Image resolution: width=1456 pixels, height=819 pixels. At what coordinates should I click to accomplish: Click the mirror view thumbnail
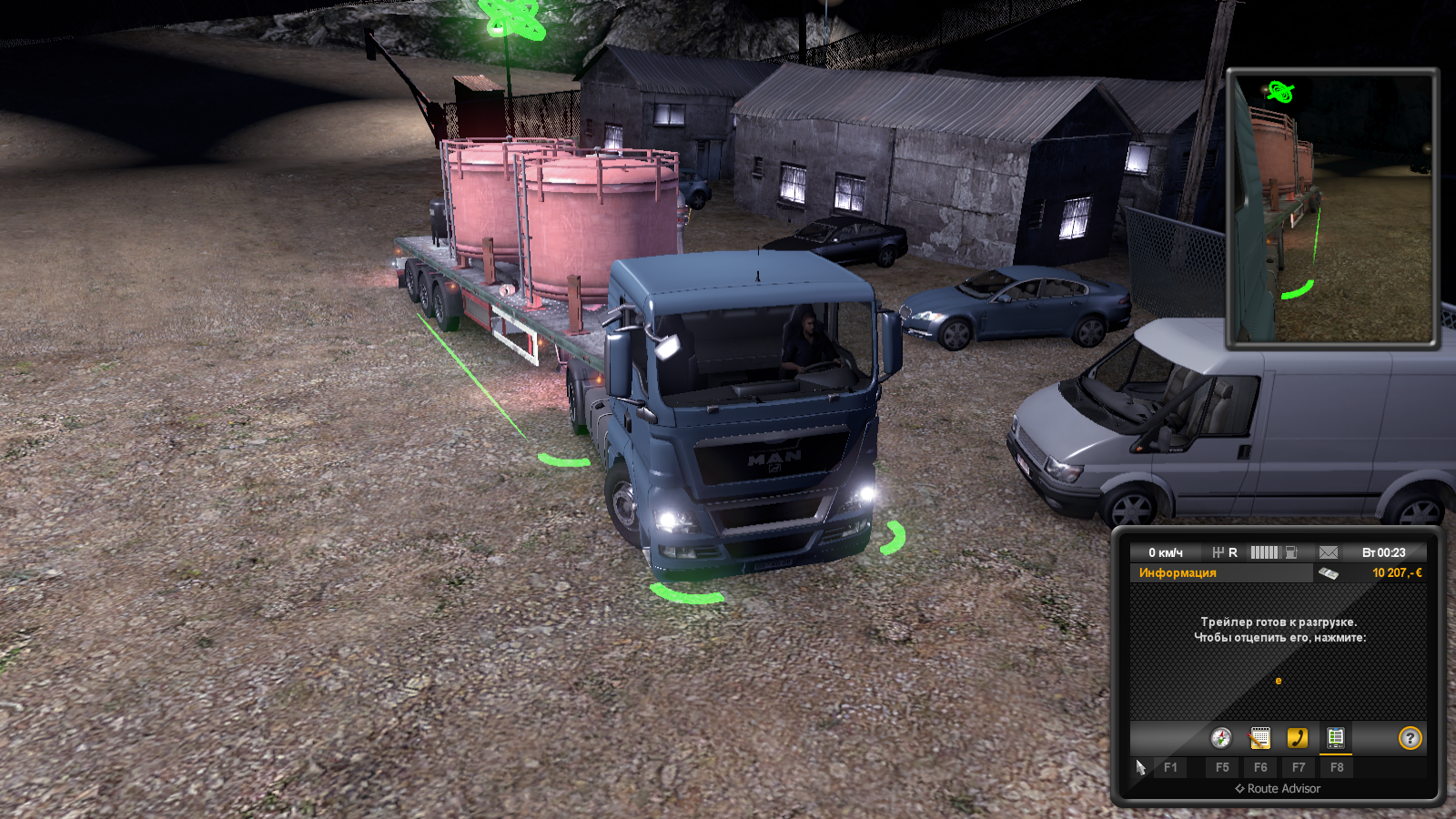tap(1332, 208)
